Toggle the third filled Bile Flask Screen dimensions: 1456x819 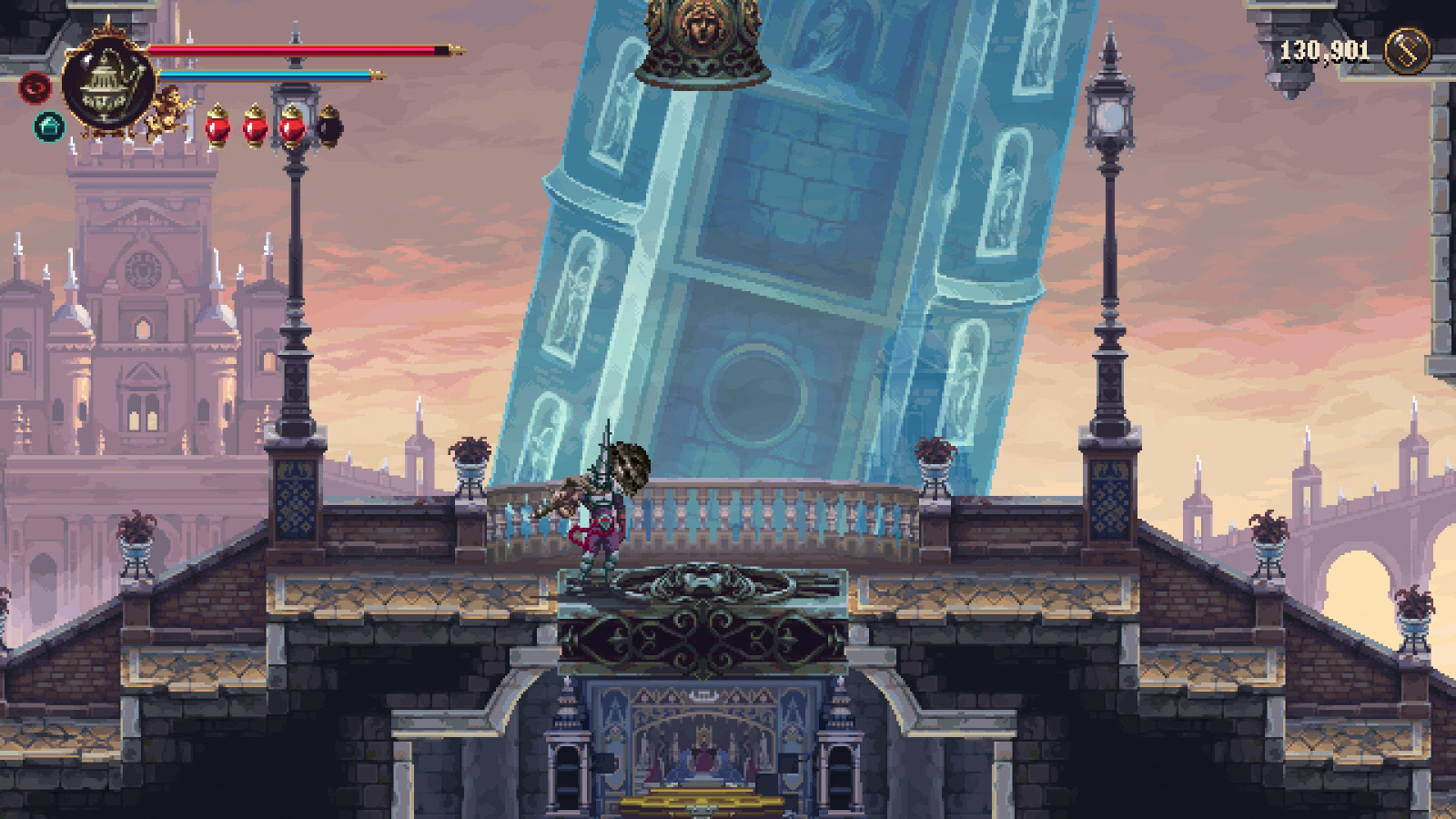tap(290, 126)
